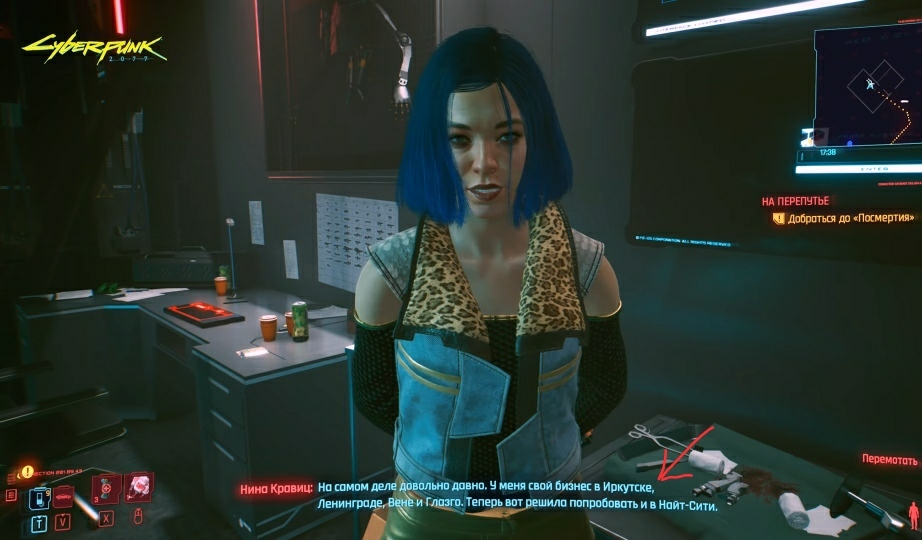Use the healing inhaler quick slot
The width and height of the screenshot is (922, 540).
pos(108,488)
